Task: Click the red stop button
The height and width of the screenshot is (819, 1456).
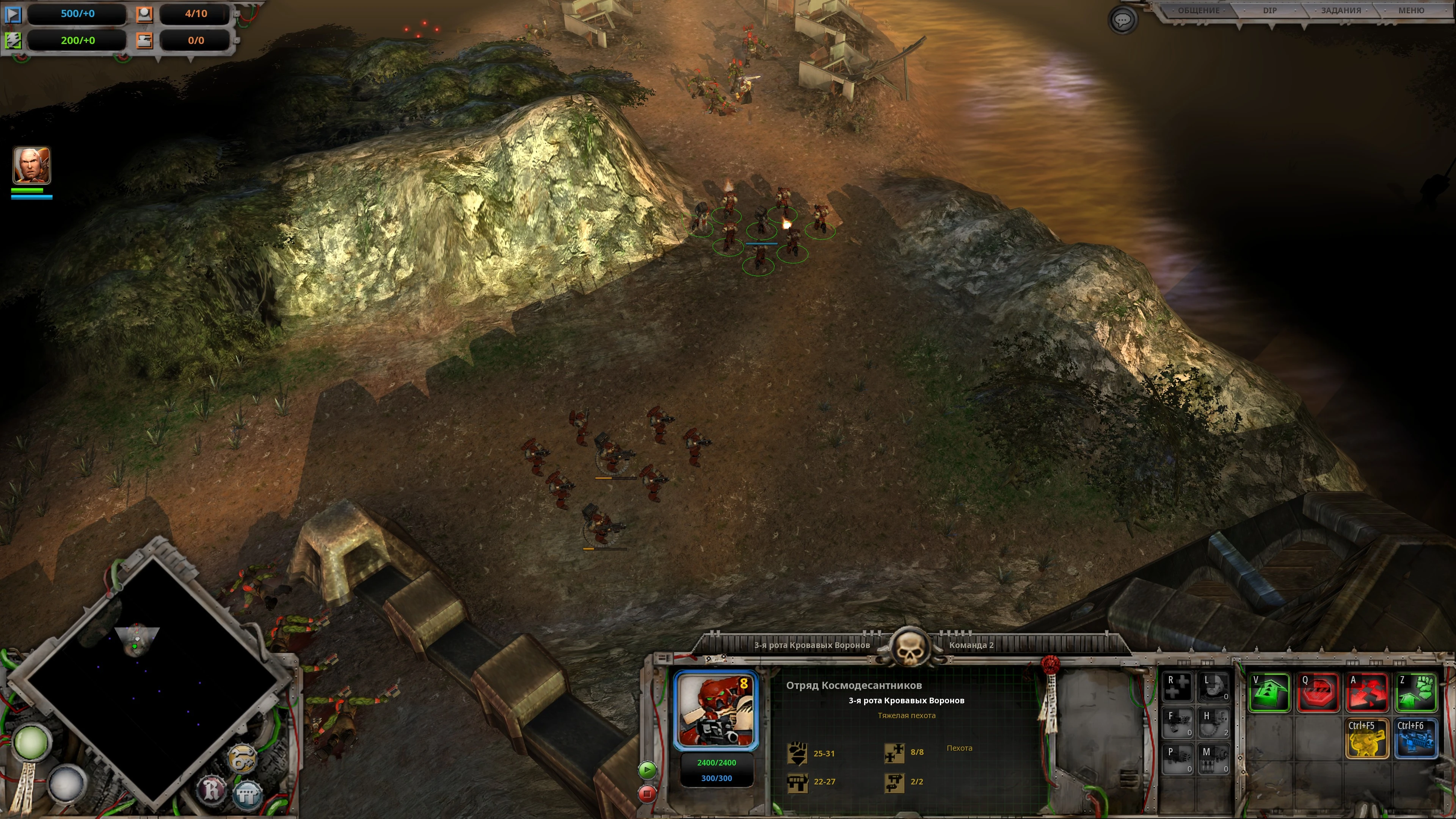Action: pos(647,794)
